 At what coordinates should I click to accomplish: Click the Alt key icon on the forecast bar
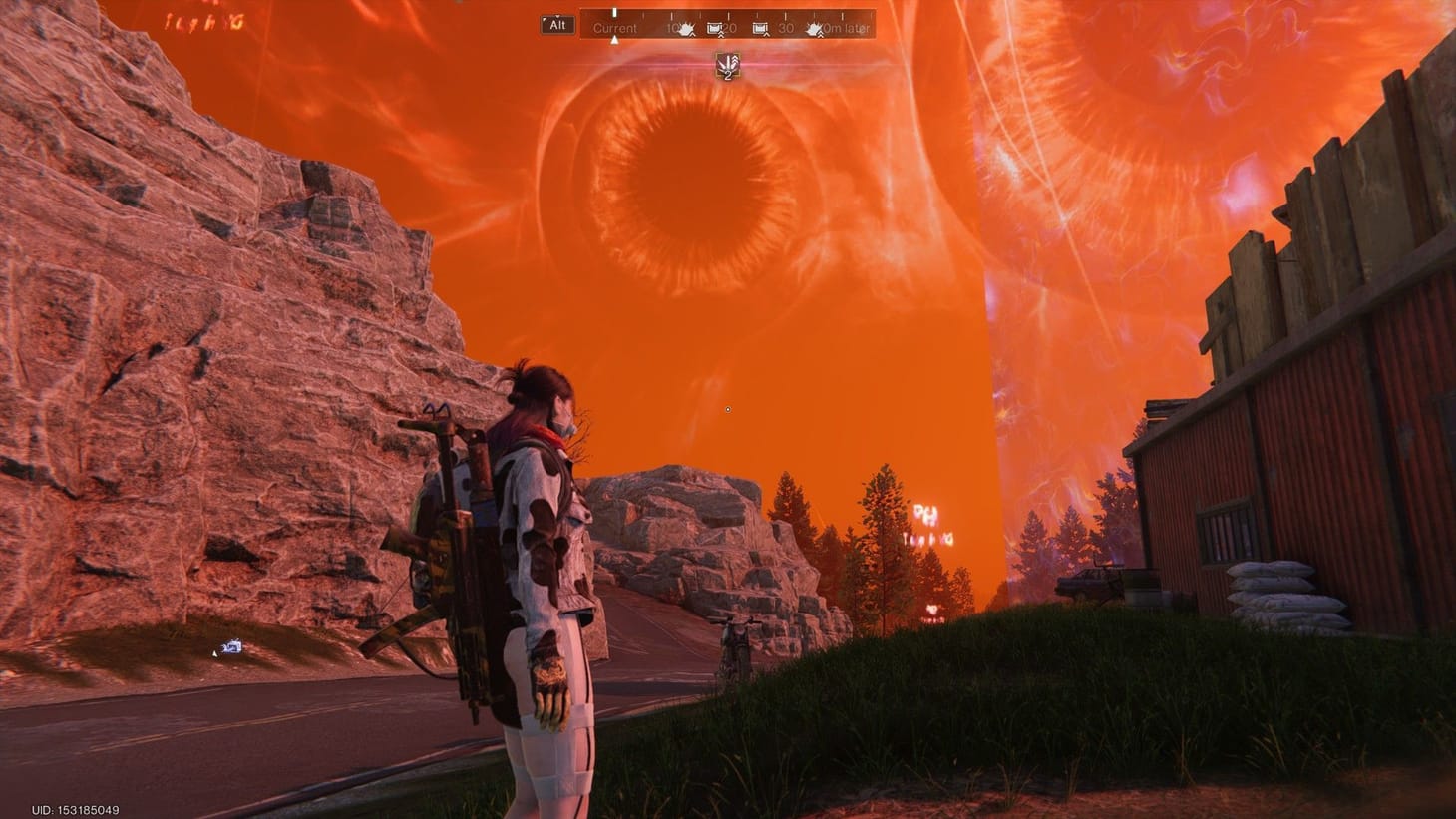click(556, 26)
